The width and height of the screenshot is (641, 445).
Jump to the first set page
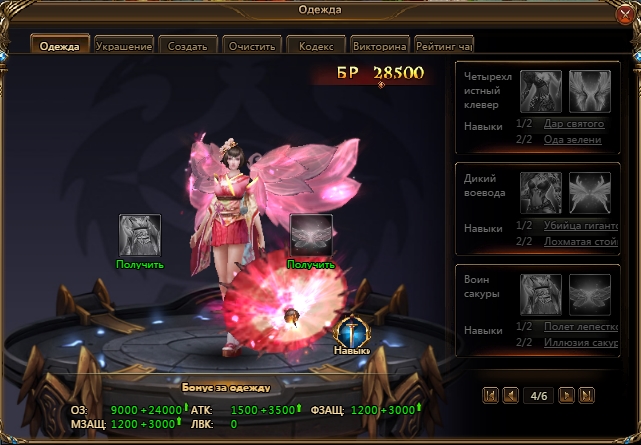click(491, 395)
